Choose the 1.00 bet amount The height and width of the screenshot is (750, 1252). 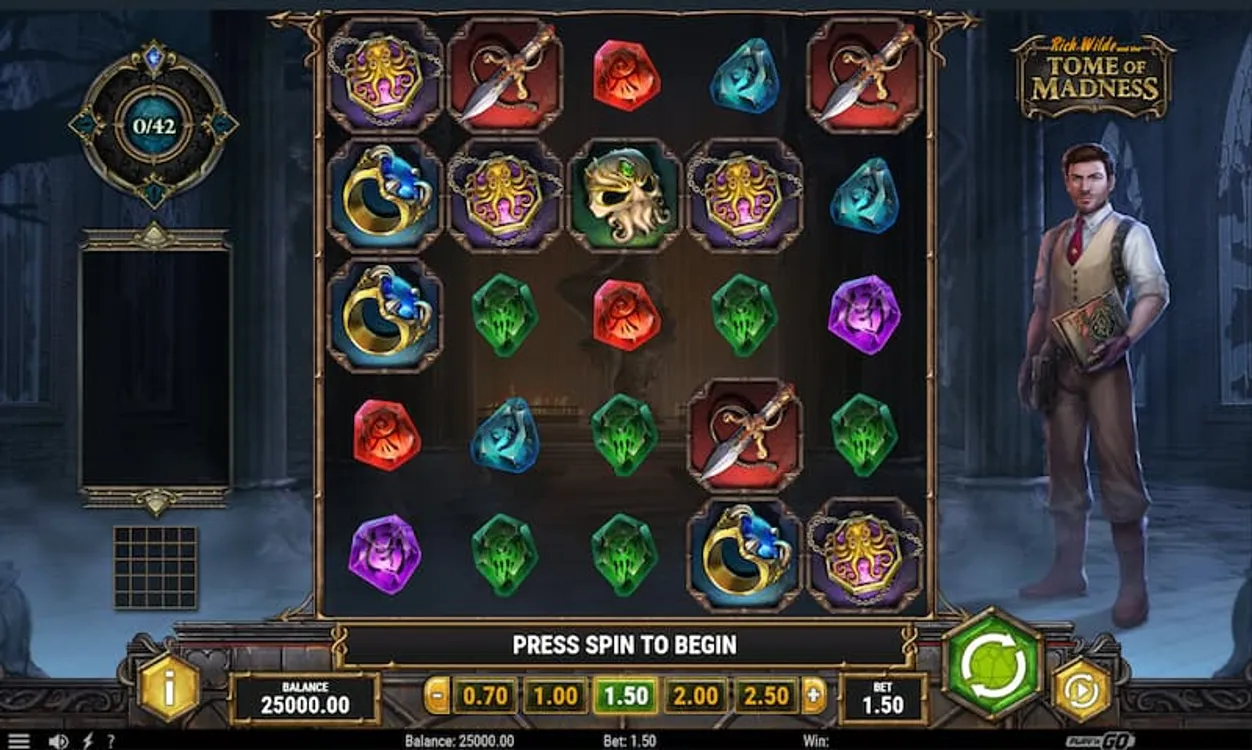coord(555,696)
